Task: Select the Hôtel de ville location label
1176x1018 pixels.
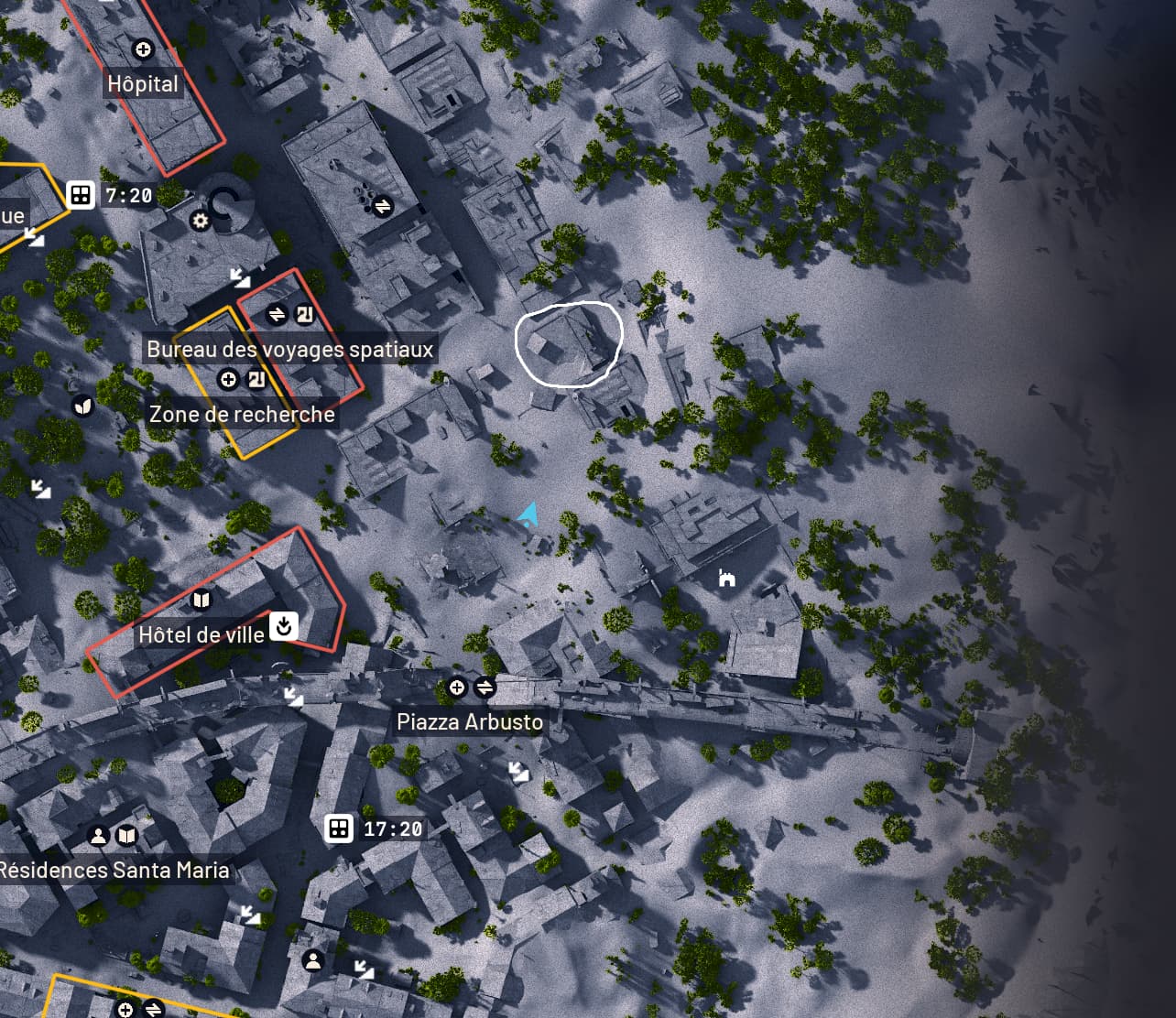Action: (x=201, y=634)
